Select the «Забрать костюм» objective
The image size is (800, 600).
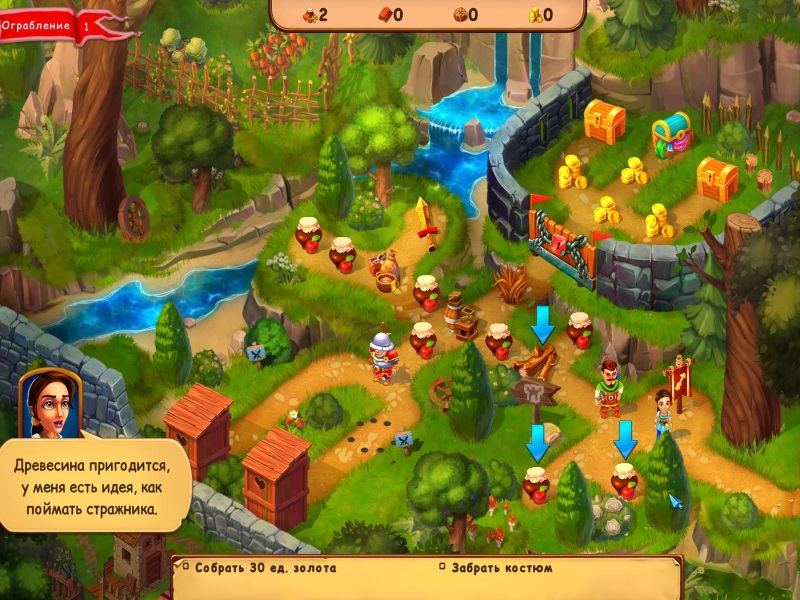(500, 568)
